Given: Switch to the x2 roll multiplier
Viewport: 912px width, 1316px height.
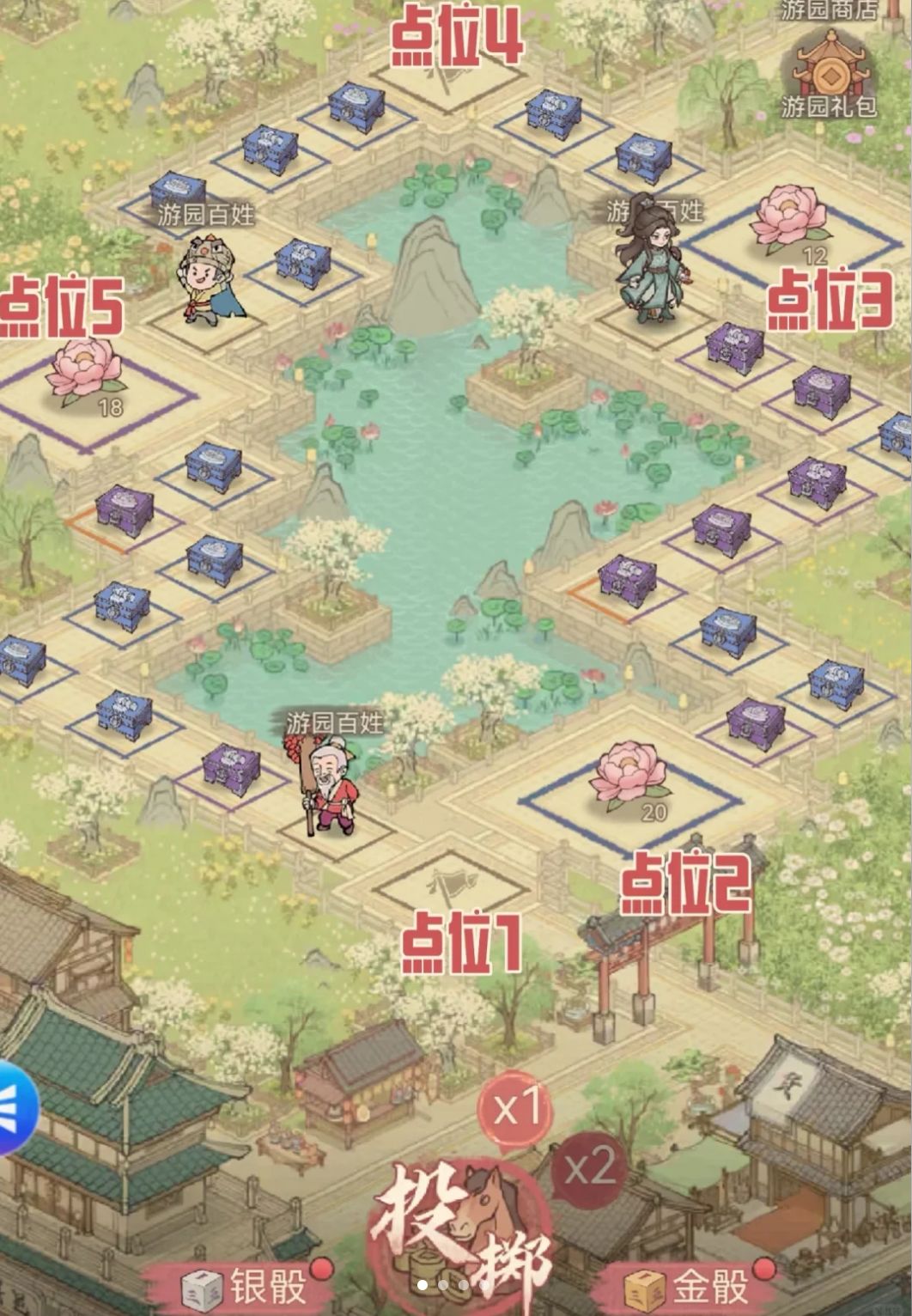Looking at the screenshot, I should point(590,1167).
